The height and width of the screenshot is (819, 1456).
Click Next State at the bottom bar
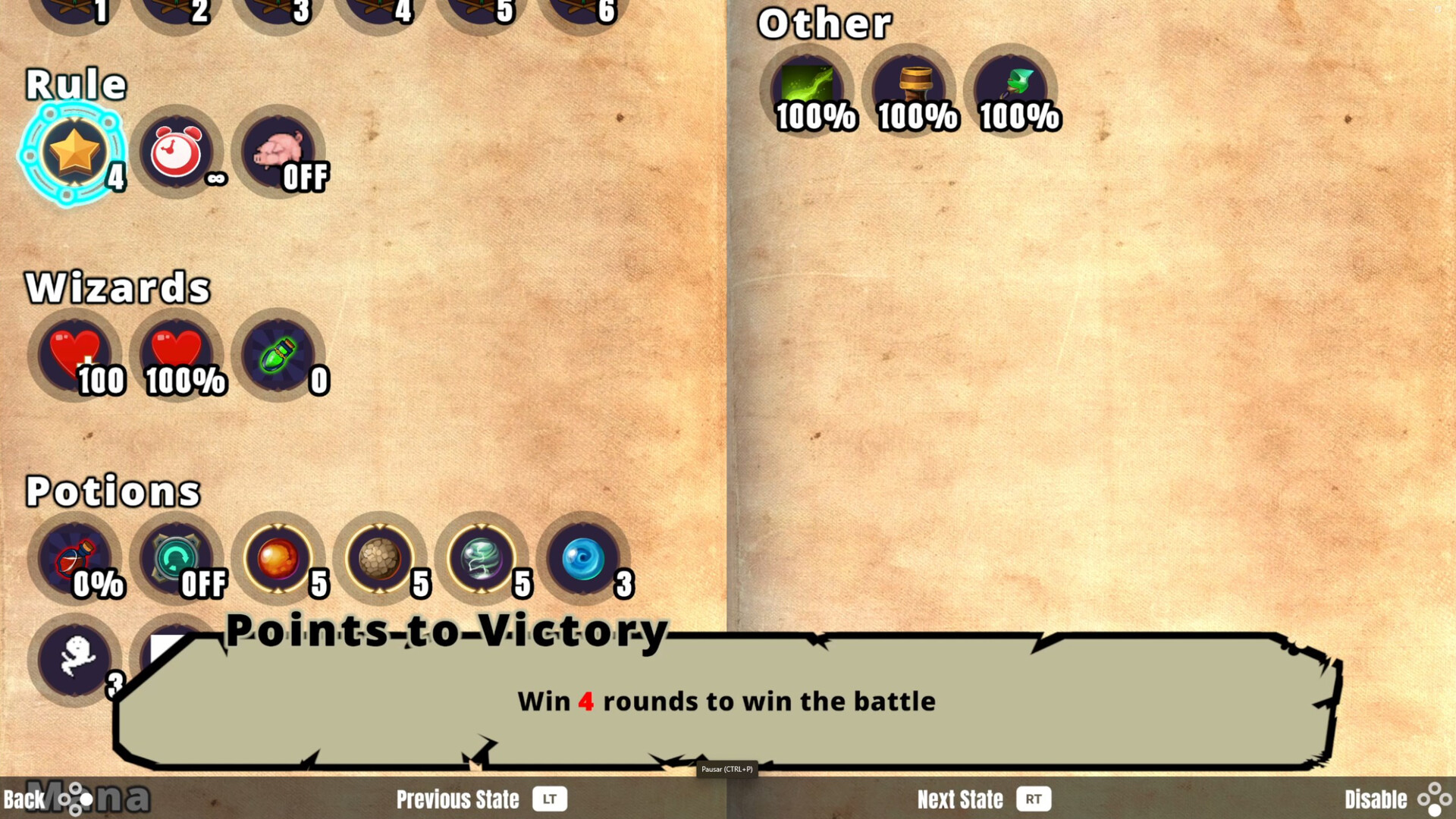click(x=960, y=799)
